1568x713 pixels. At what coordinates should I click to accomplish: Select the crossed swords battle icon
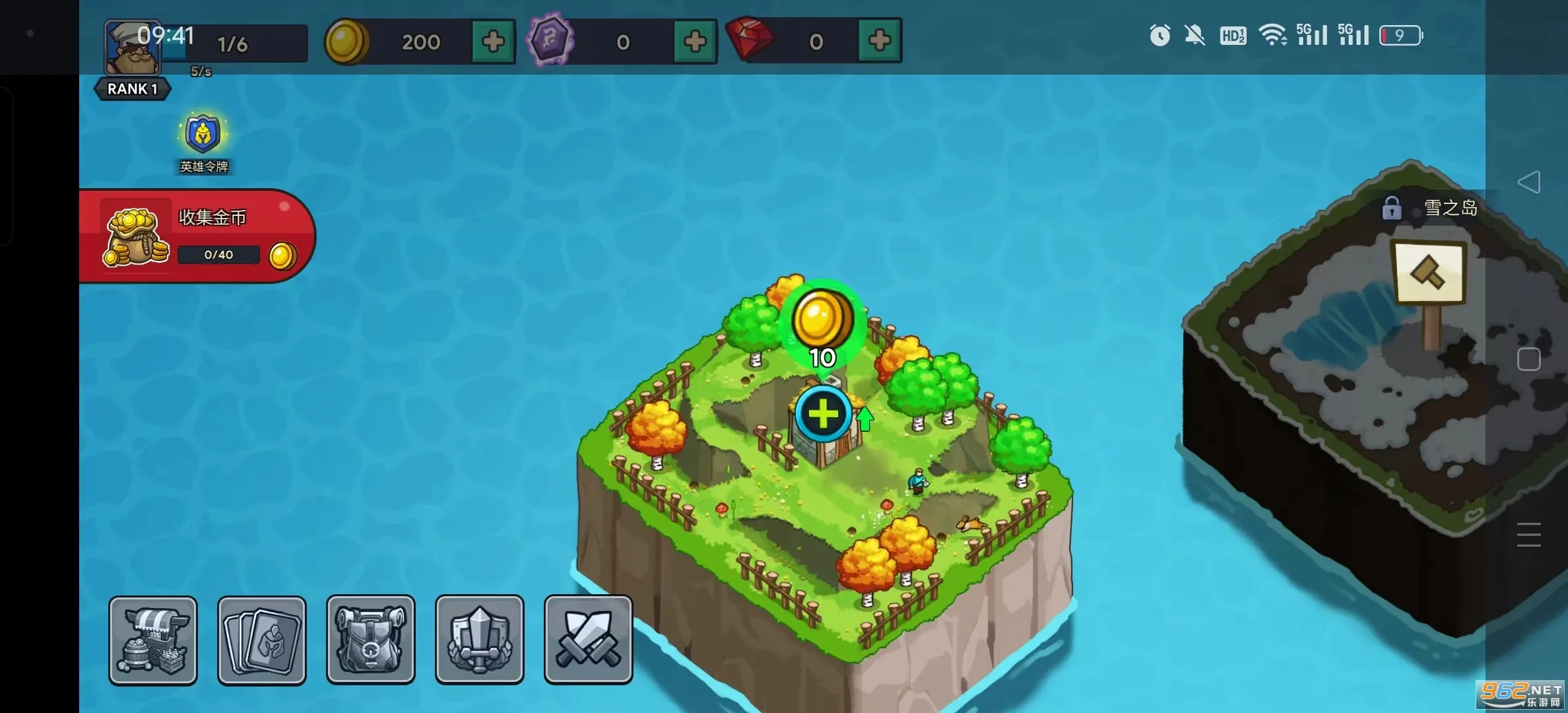(x=587, y=639)
